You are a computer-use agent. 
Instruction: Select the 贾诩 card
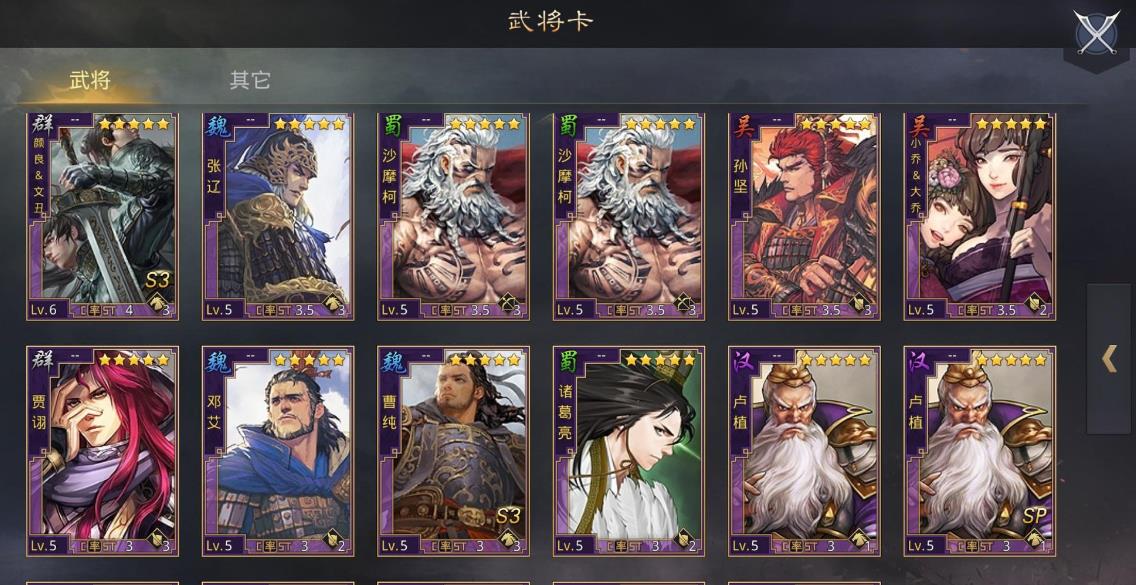point(102,450)
